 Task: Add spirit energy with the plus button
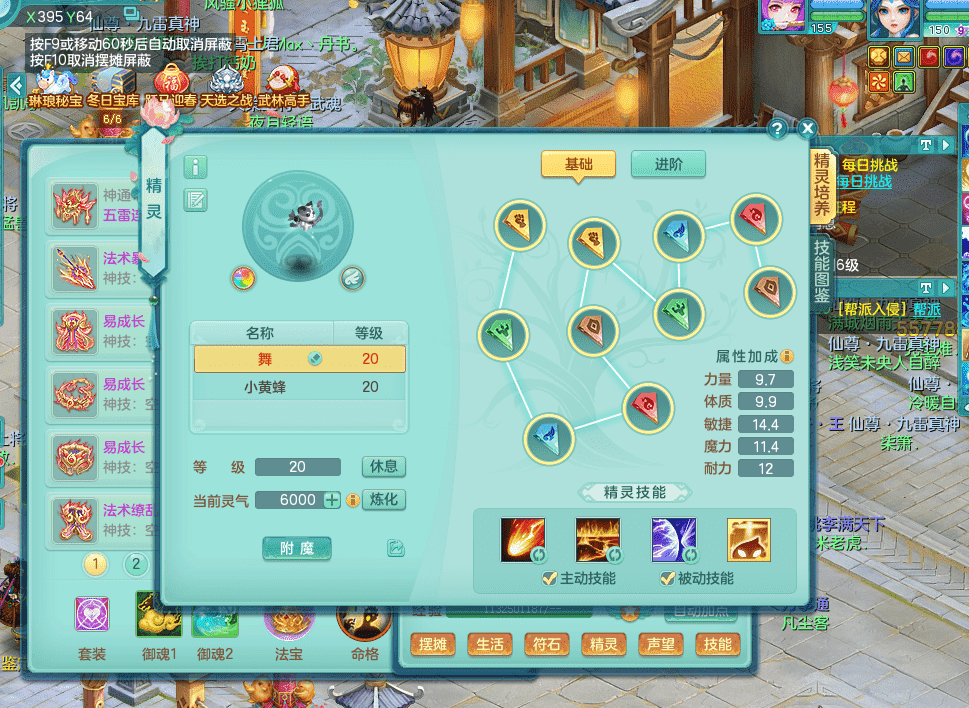(333, 500)
